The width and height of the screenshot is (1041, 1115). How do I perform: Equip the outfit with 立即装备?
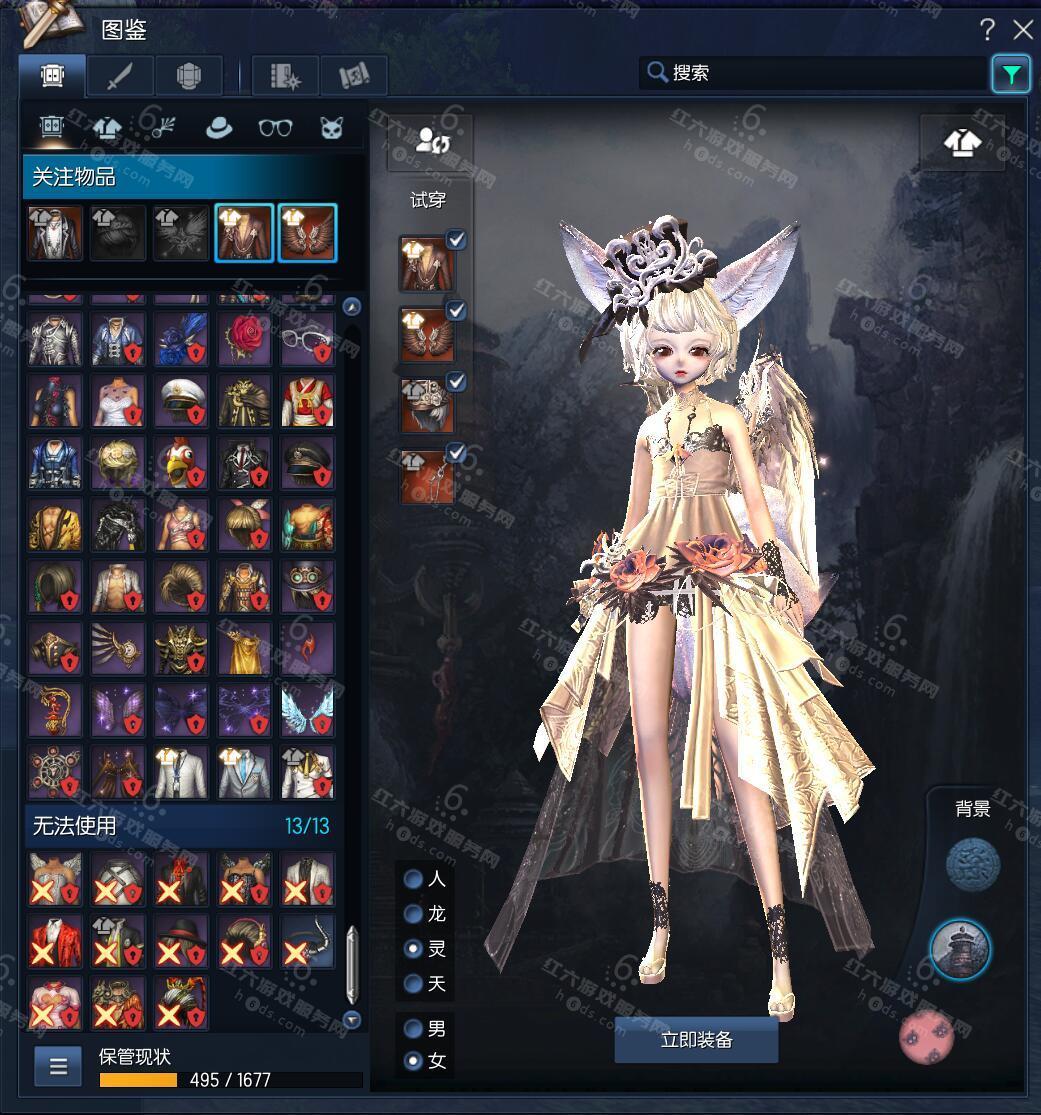pos(696,1040)
